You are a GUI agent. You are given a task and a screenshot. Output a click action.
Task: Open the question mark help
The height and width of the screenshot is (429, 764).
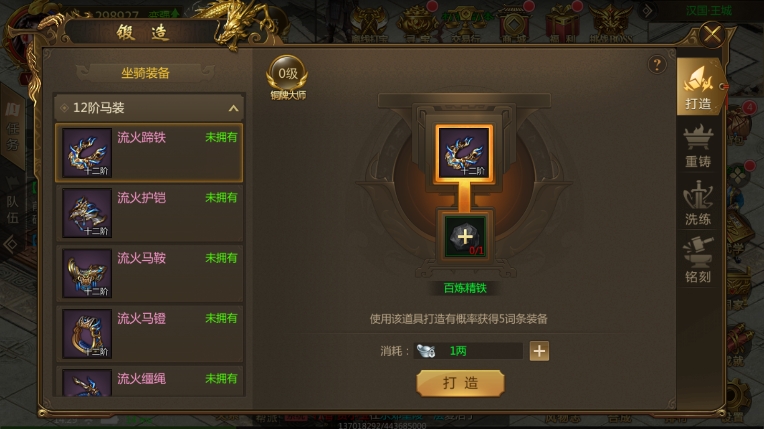pyautogui.click(x=657, y=65)
